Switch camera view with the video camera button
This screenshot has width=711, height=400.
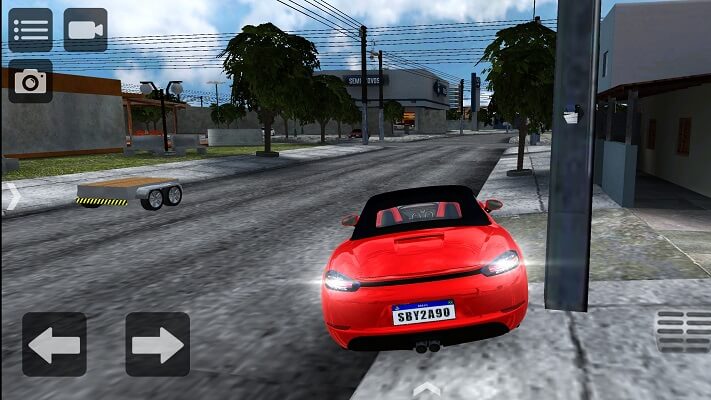click(85, 30)
